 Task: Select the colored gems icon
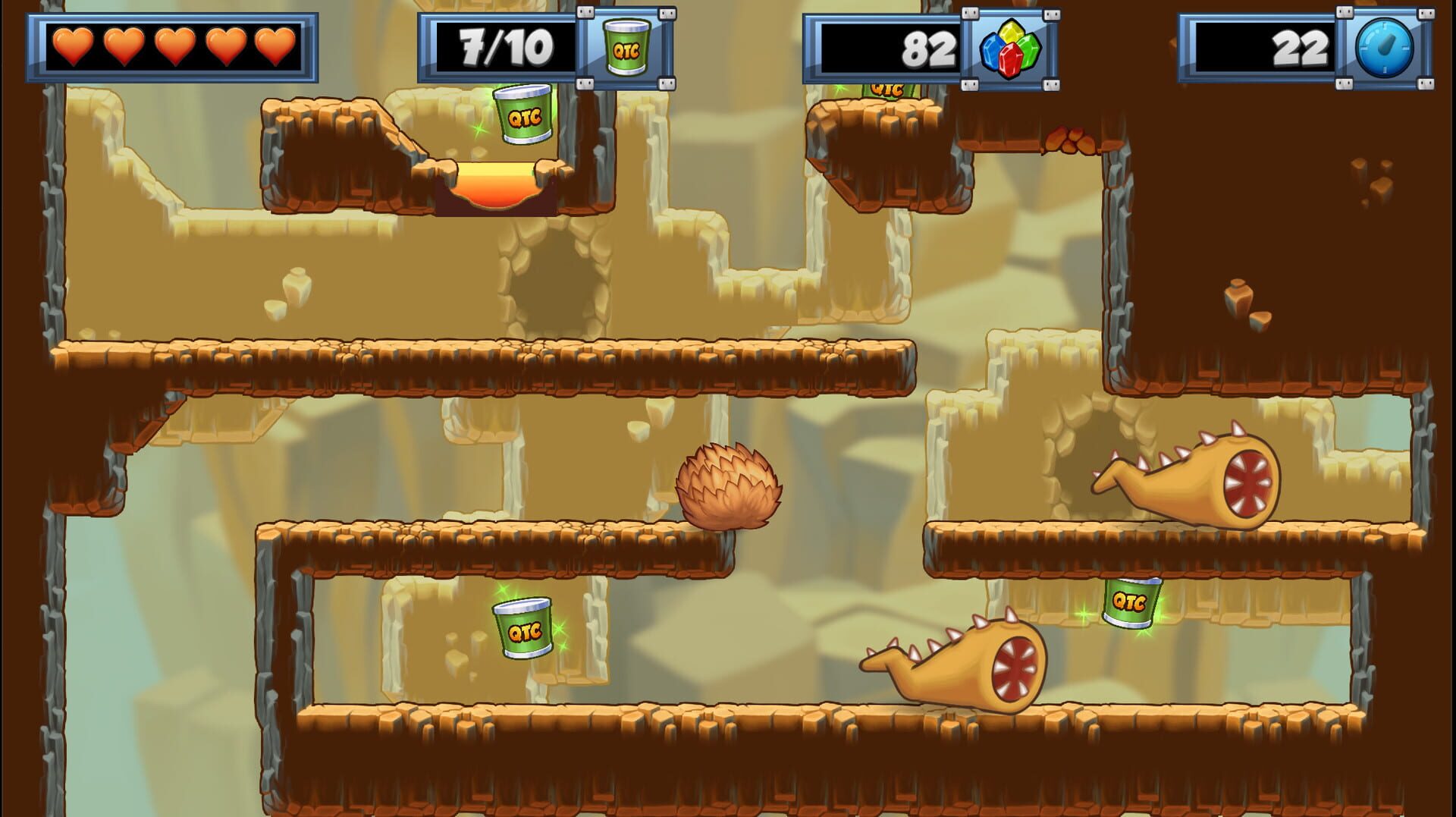(x=1010, y=49)
